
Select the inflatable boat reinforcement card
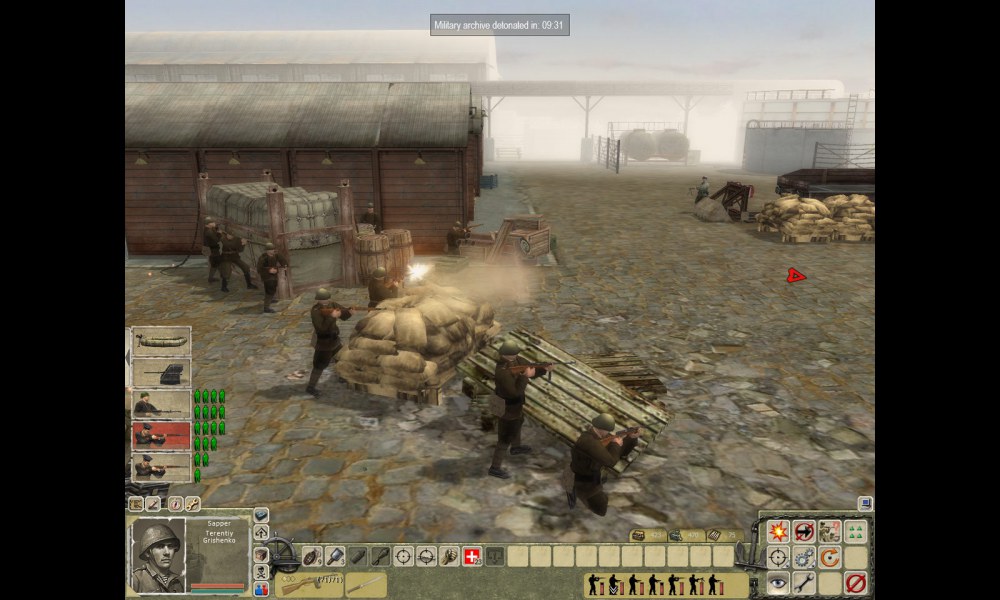coord(161,342)
